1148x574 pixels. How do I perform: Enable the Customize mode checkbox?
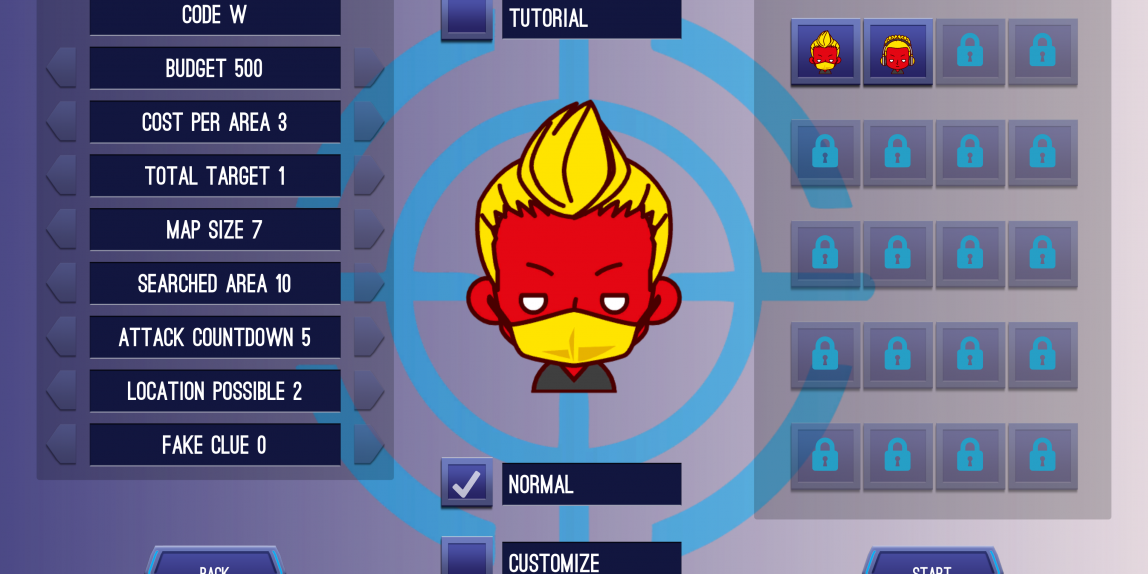click(466, 558)
